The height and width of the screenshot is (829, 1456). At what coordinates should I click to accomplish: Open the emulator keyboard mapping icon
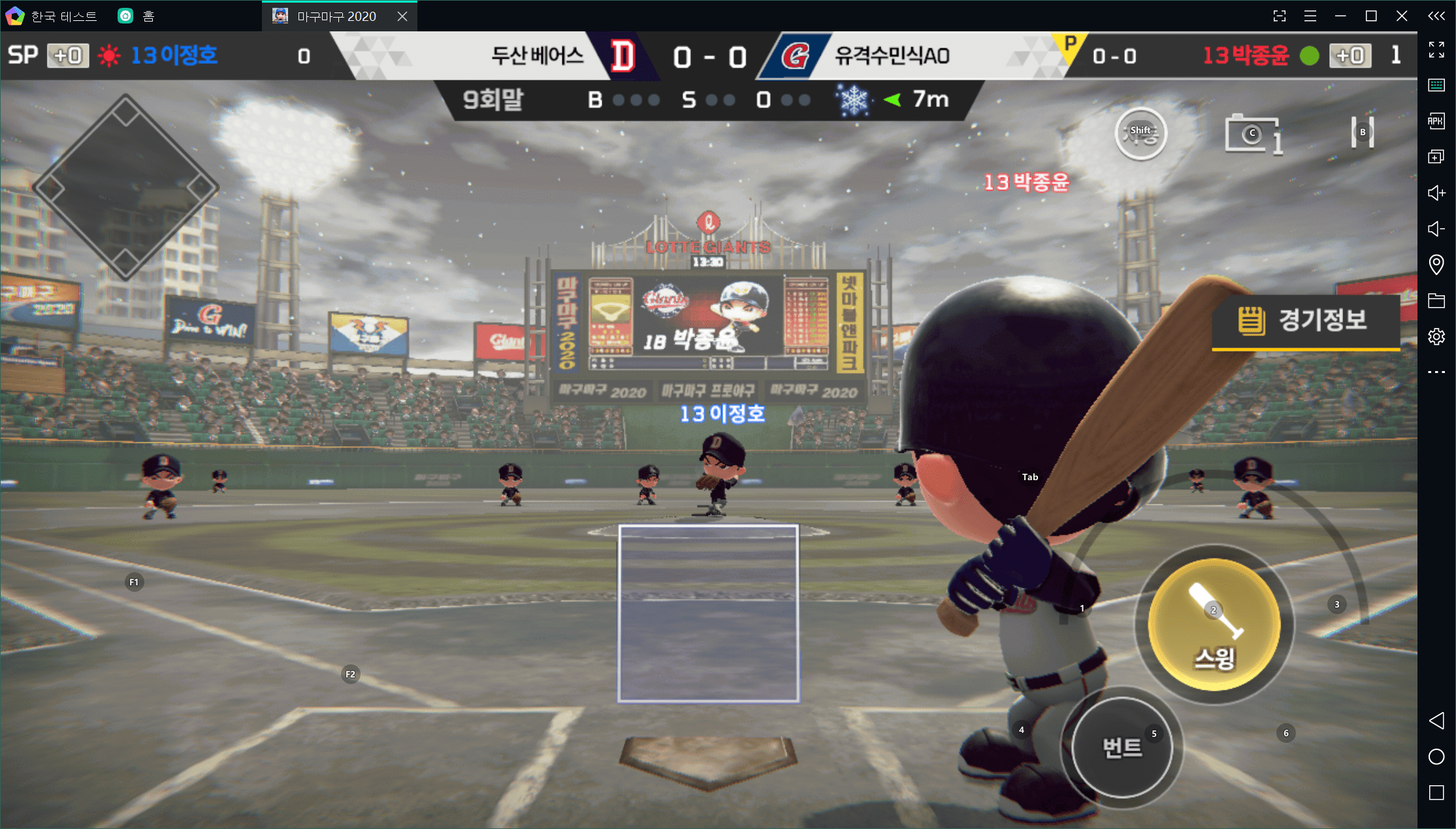pyautogui.click(x=1436, y=85)
